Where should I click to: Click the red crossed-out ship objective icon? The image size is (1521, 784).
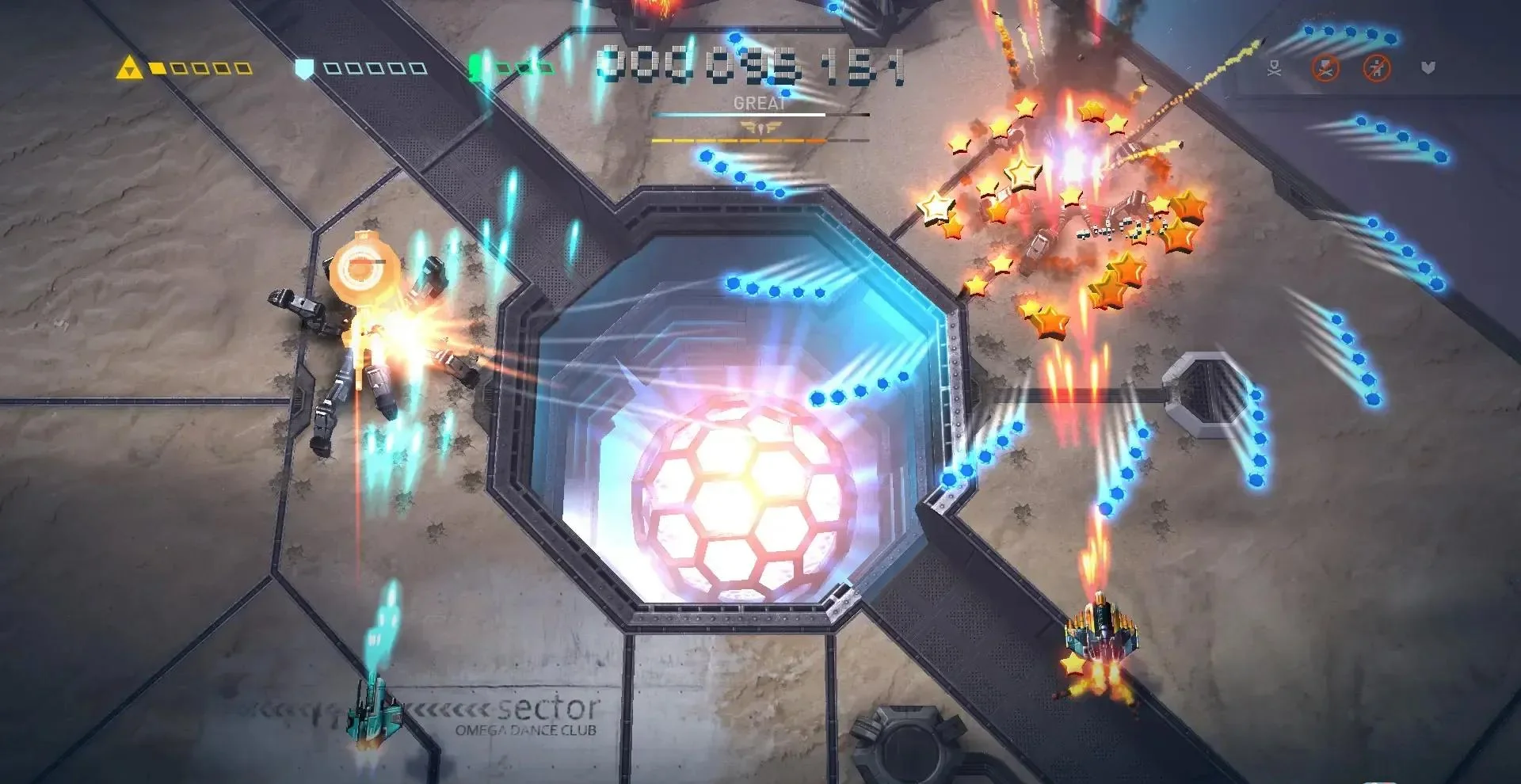(1325, 68)
